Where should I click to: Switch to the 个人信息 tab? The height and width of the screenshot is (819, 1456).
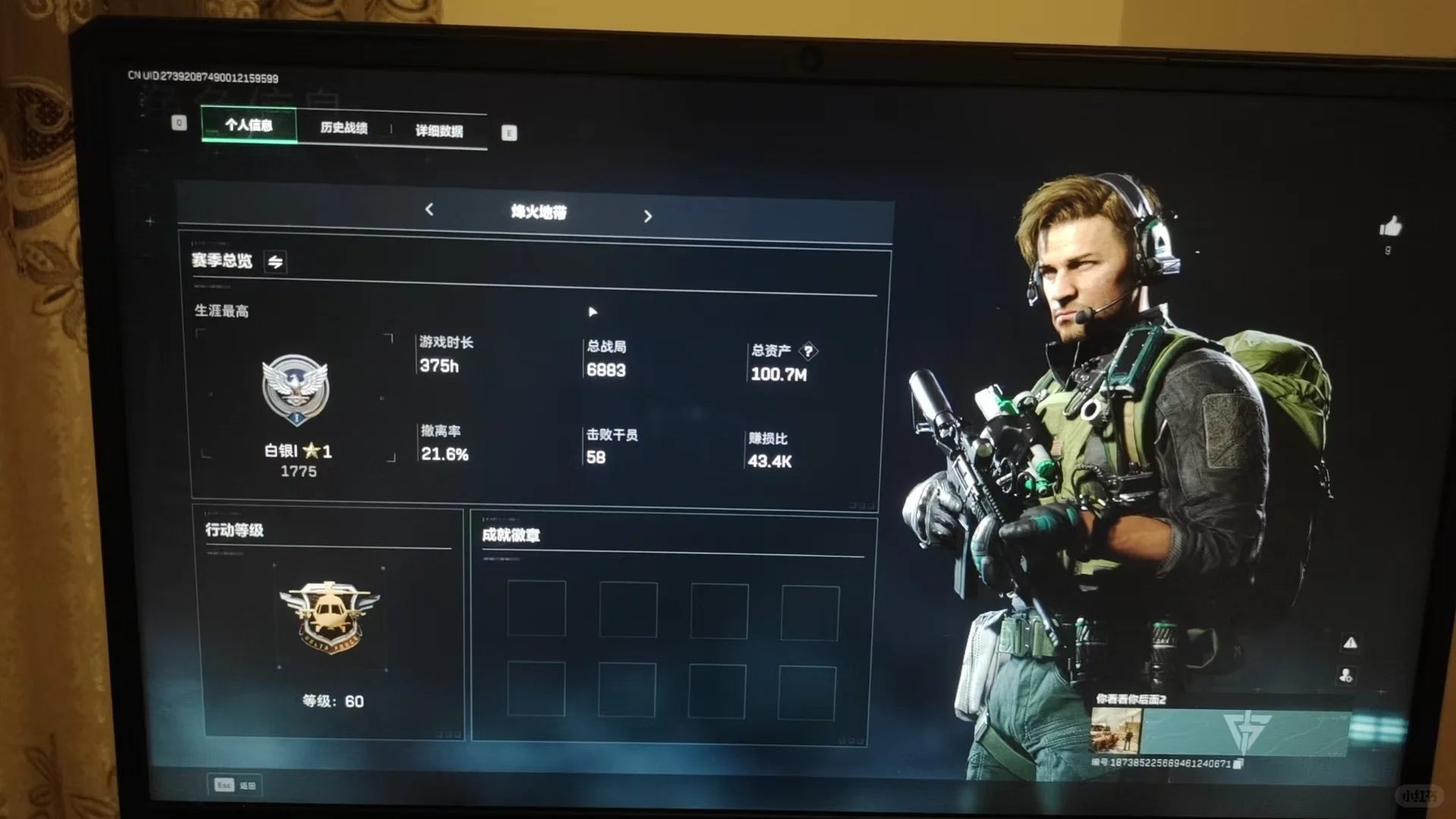pos(249,125)
